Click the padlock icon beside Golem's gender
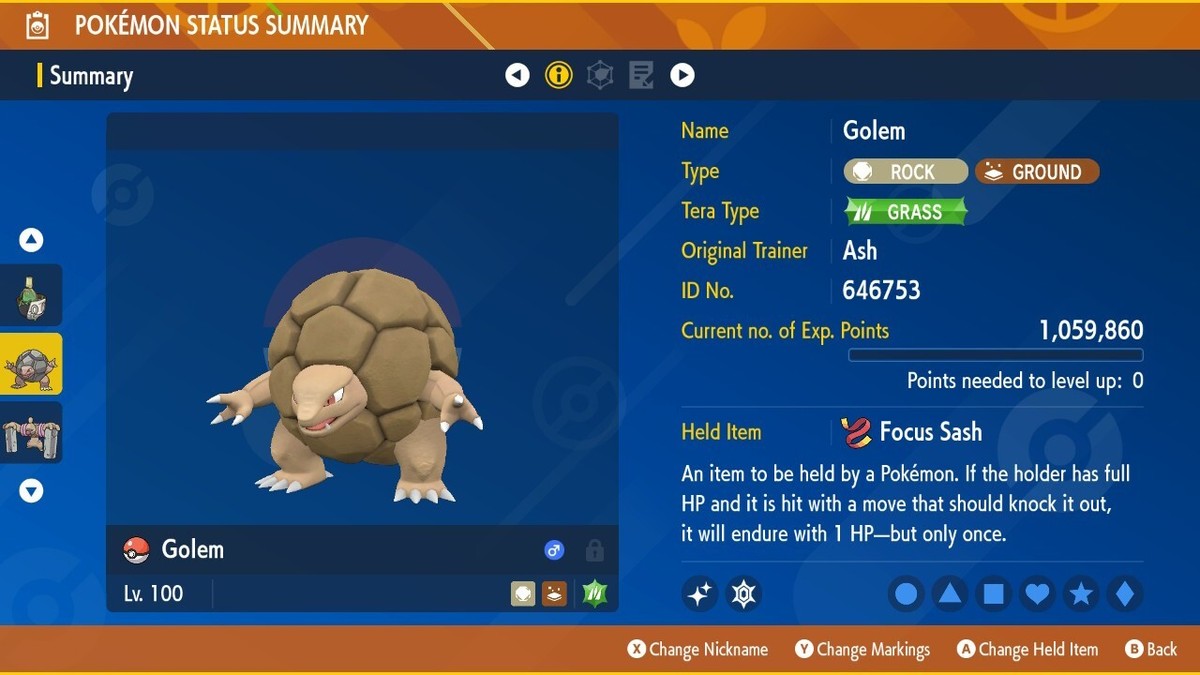Screen dimensions: 1200x675 tap(594, 550)
